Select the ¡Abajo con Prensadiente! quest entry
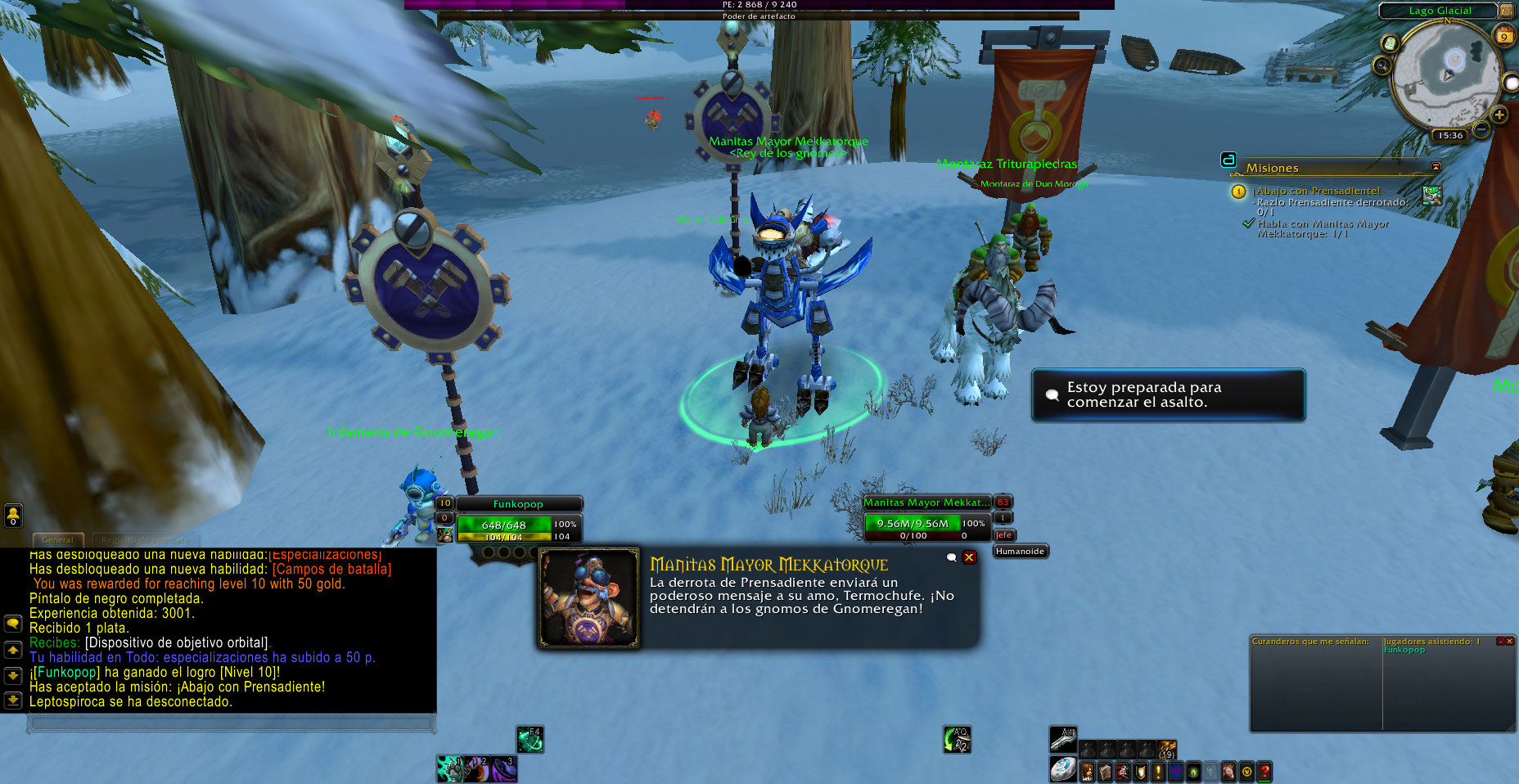This screenshot has width=1519, height=784. [x=1318, y=191]
